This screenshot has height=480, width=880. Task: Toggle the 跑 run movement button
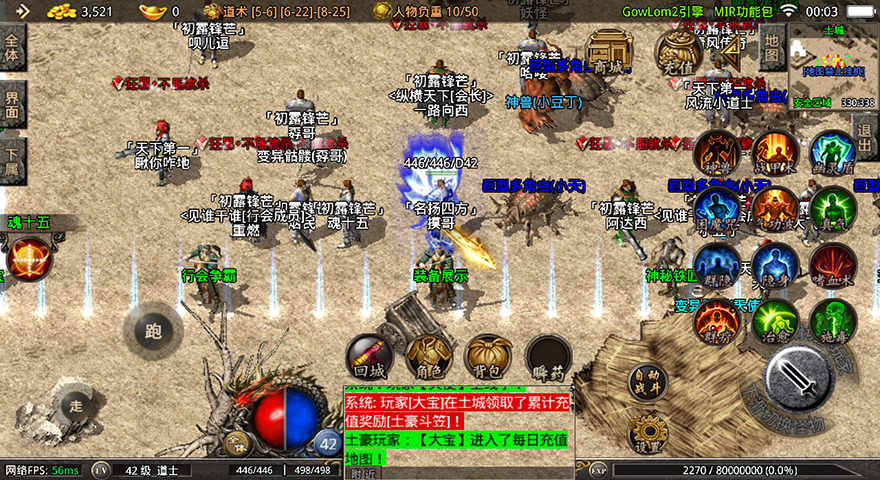152,330
